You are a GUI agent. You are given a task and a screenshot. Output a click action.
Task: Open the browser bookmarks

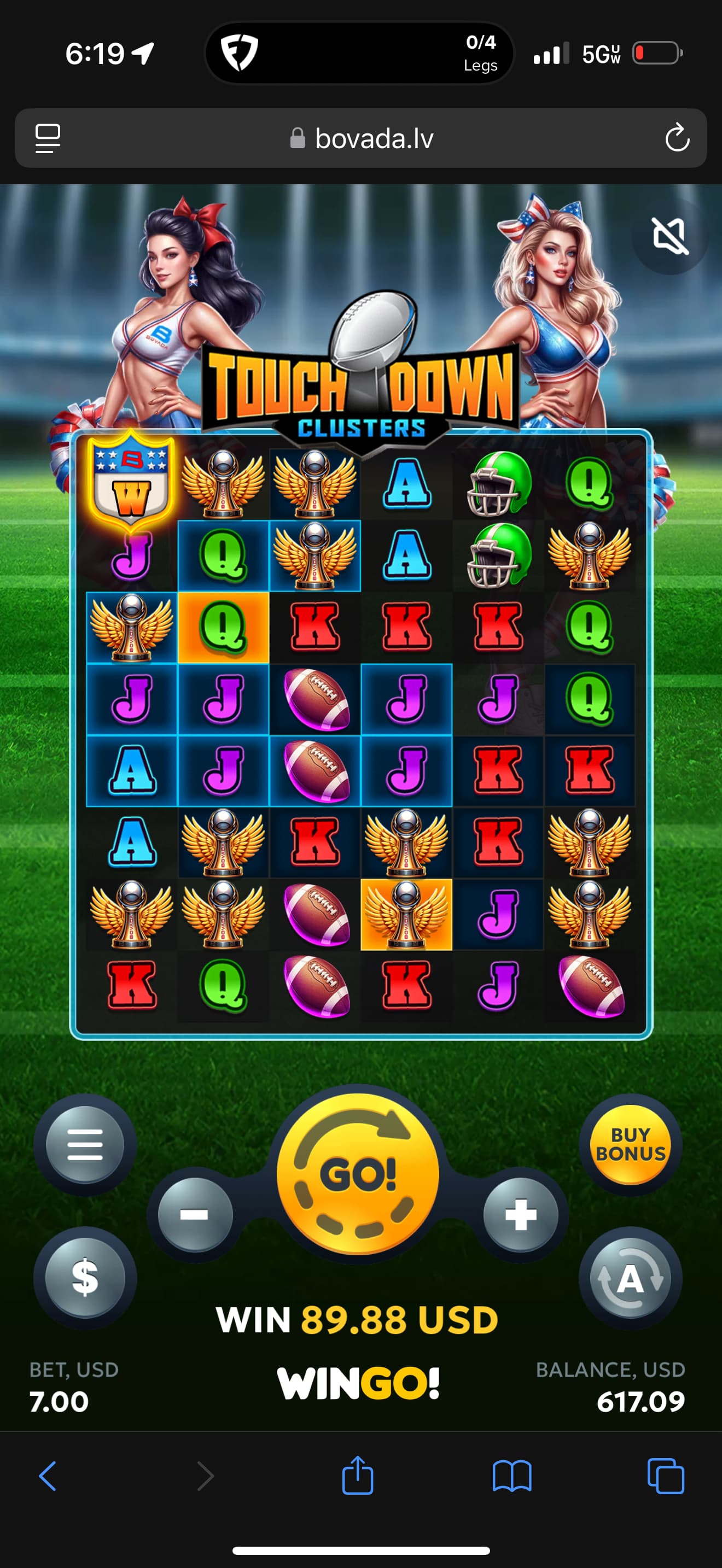[511, 1476]
